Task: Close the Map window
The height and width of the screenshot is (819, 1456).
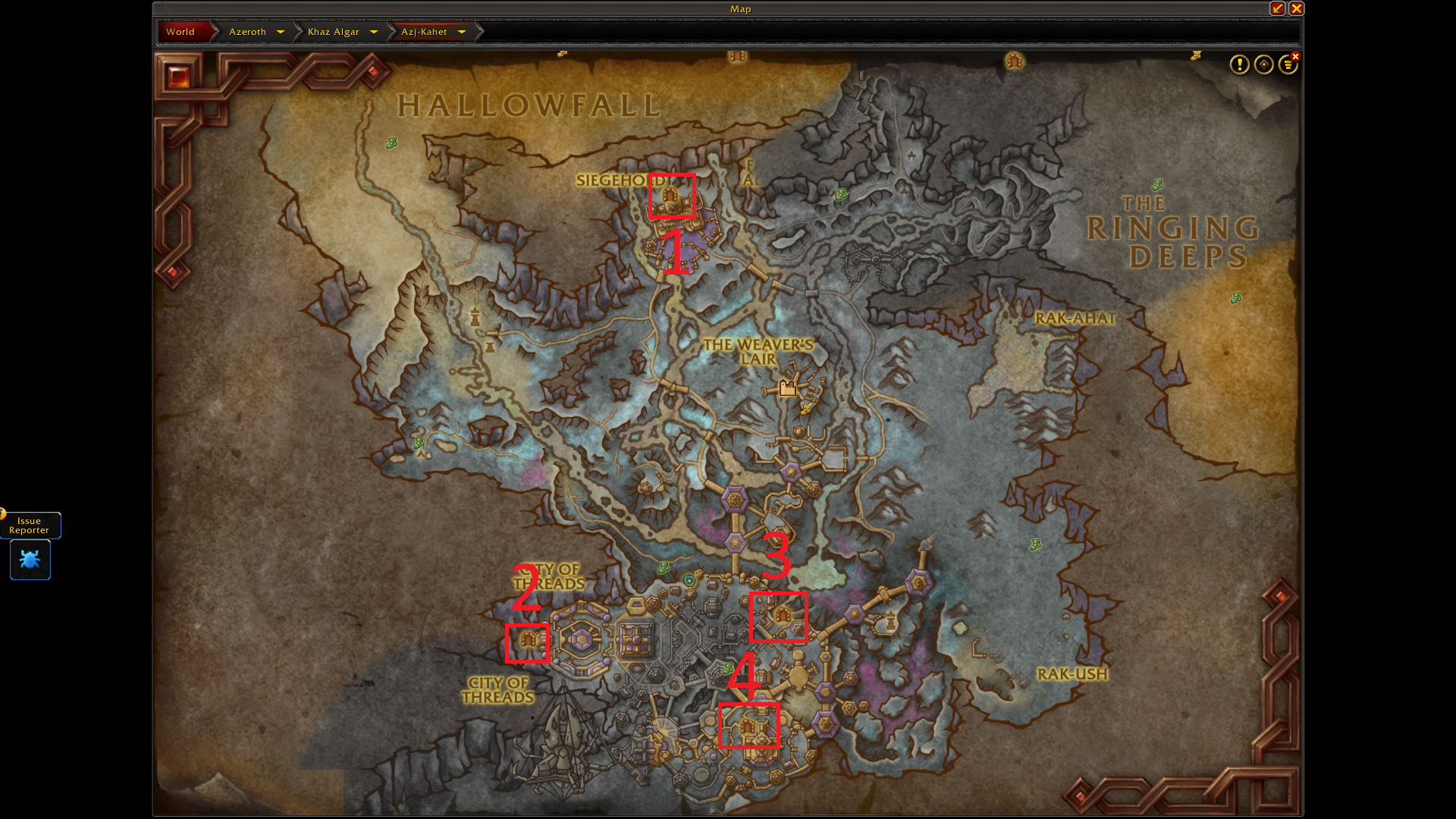Action: [x=1296, y=9]
